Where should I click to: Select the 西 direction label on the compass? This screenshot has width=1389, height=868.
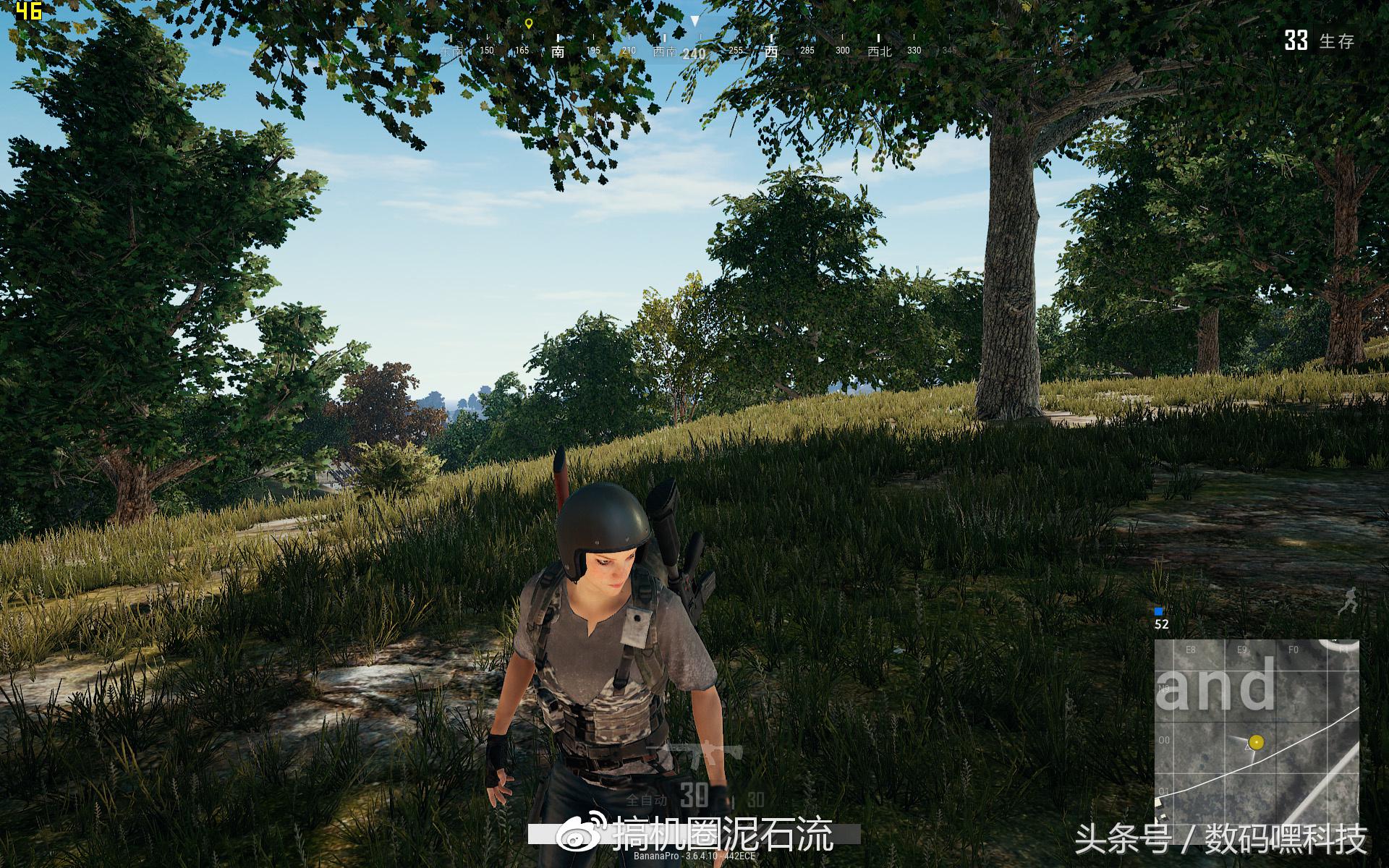(x=772, y=52)
